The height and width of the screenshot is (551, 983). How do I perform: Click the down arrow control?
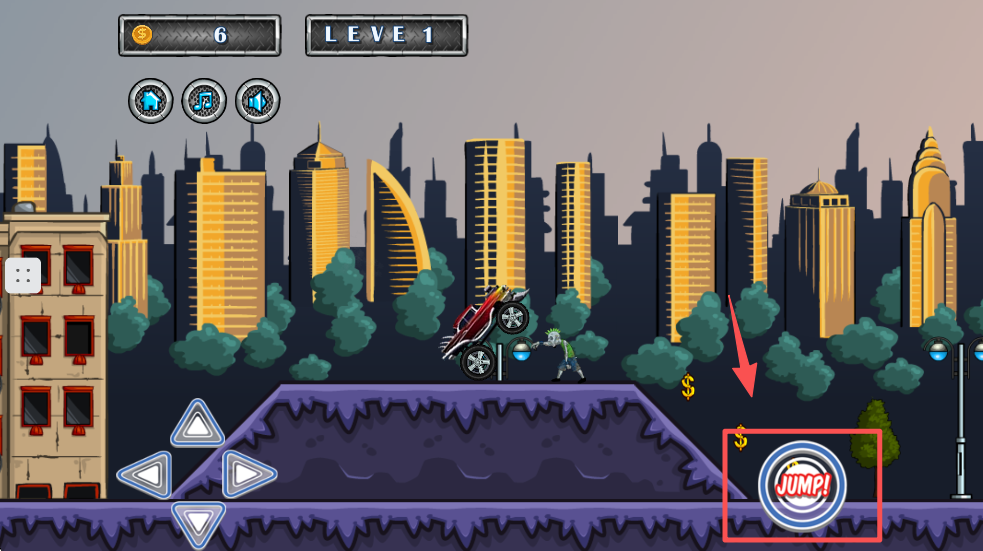198,521
